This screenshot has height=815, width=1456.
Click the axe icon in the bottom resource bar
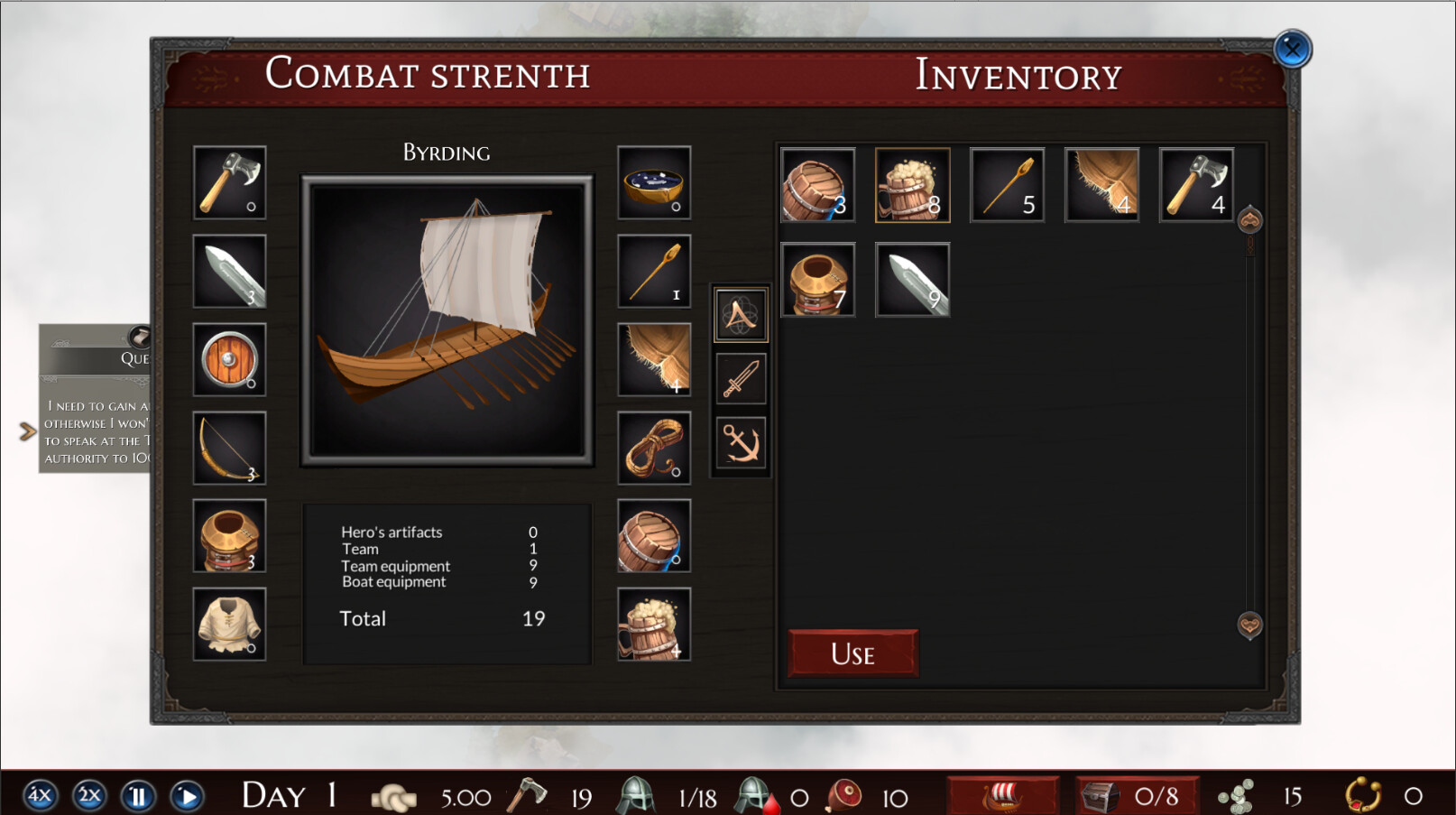530,795
